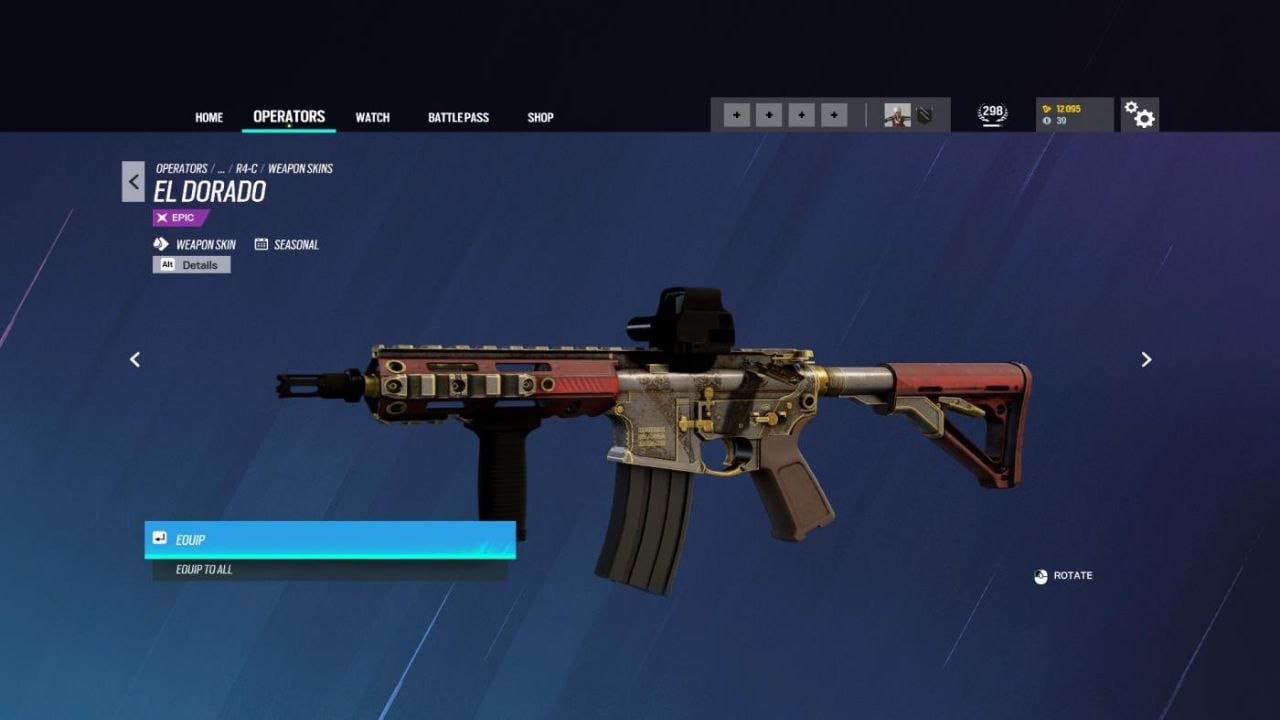Screen dimensions: 1280x720
Task: Follow the Operators breadcrumb link
Action: [182, 169]
